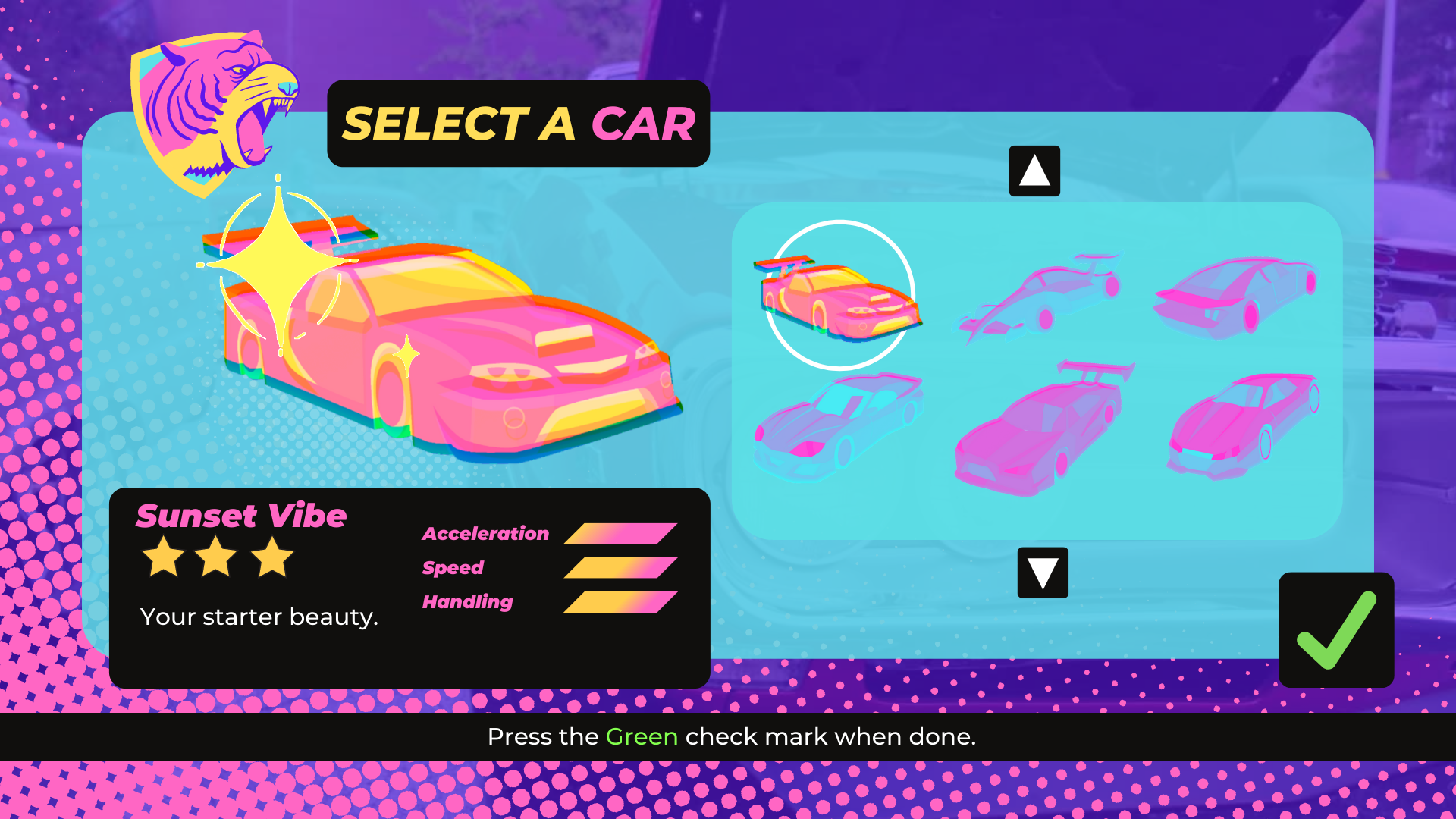Screen dimensions: 1456x819
Task: Select the bluish sports car thumbnail
Action: pos(838,426)
